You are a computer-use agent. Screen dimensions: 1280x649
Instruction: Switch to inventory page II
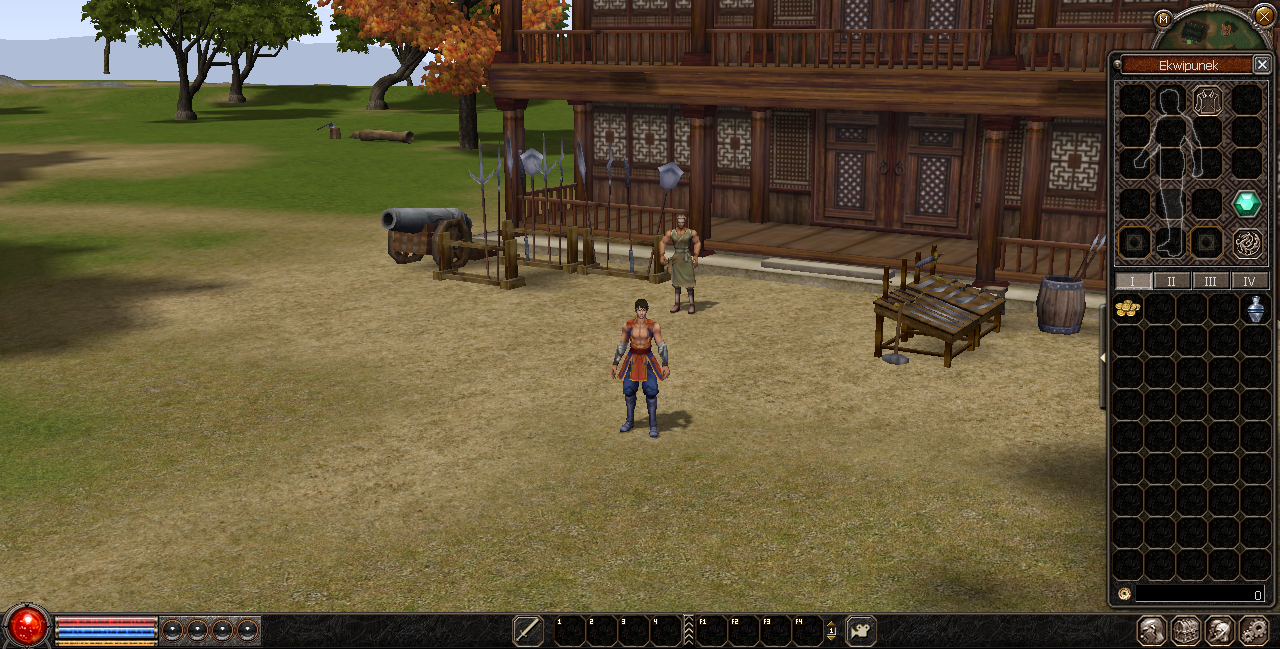(x=1172, y=281)
